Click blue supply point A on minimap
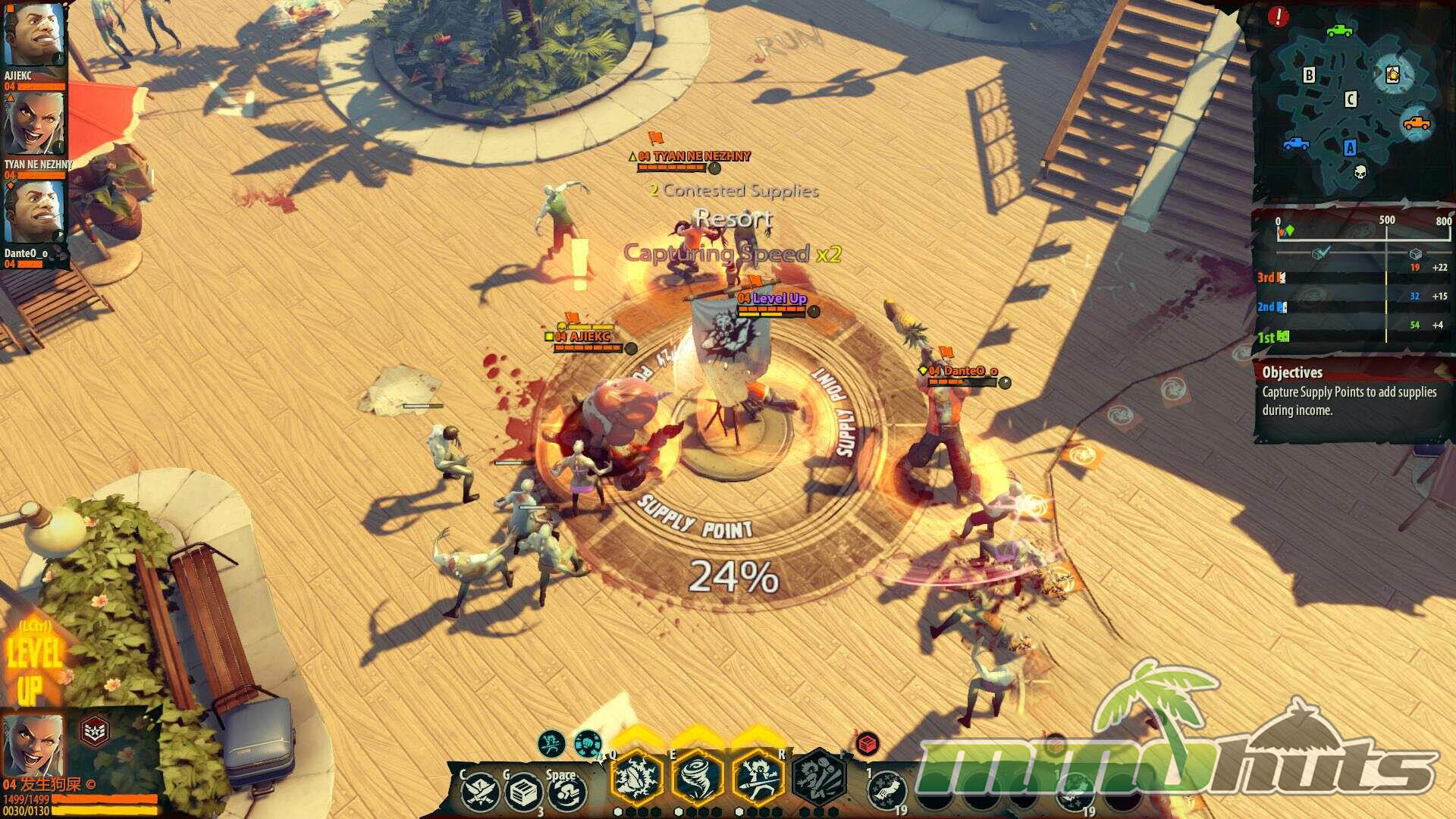 pyautogui.click(x=1350, y=148)
